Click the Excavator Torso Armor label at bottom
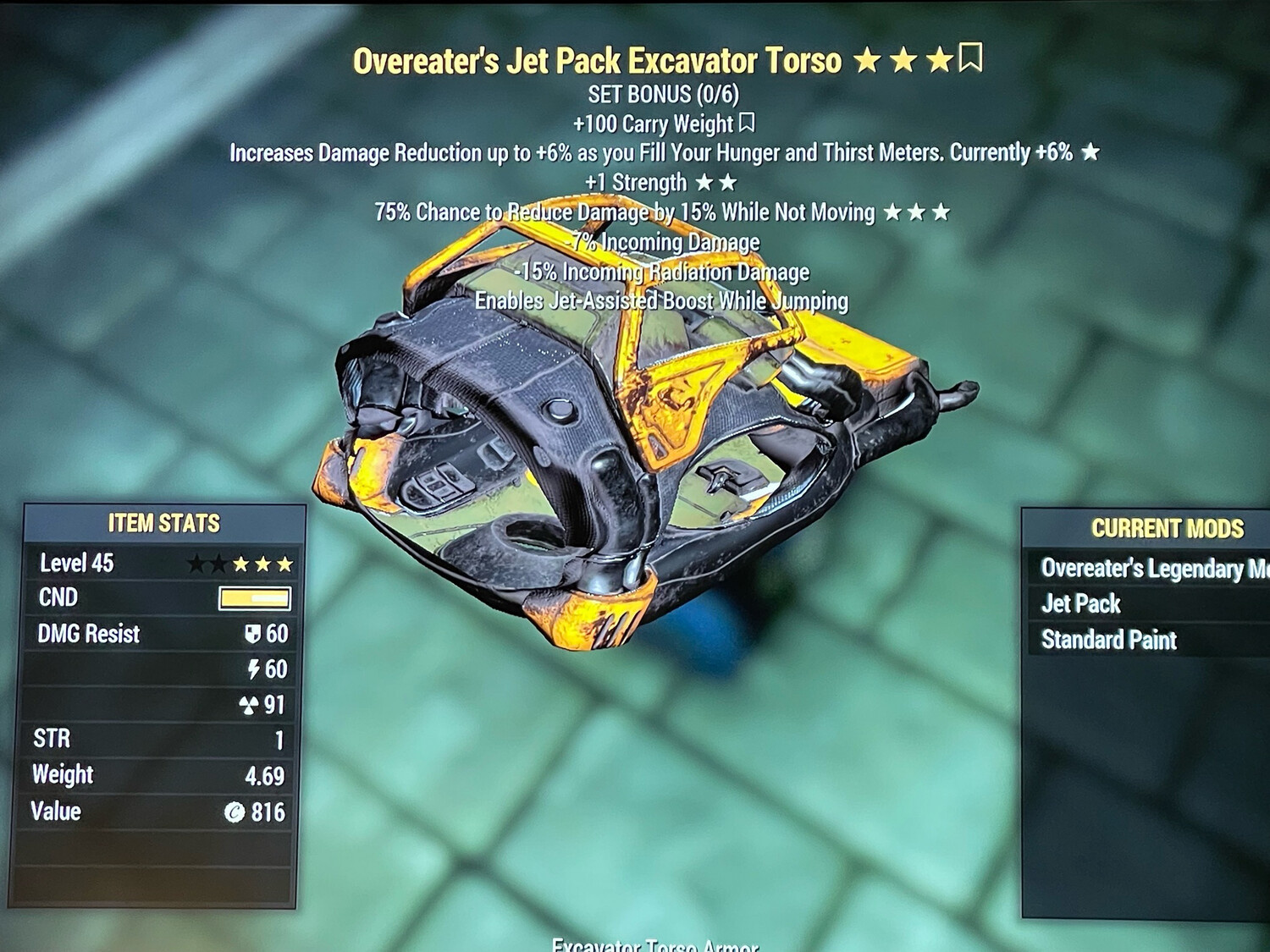Image resolution: width=1270 pixels, height=952 pixels. click(x=657, y=946)
